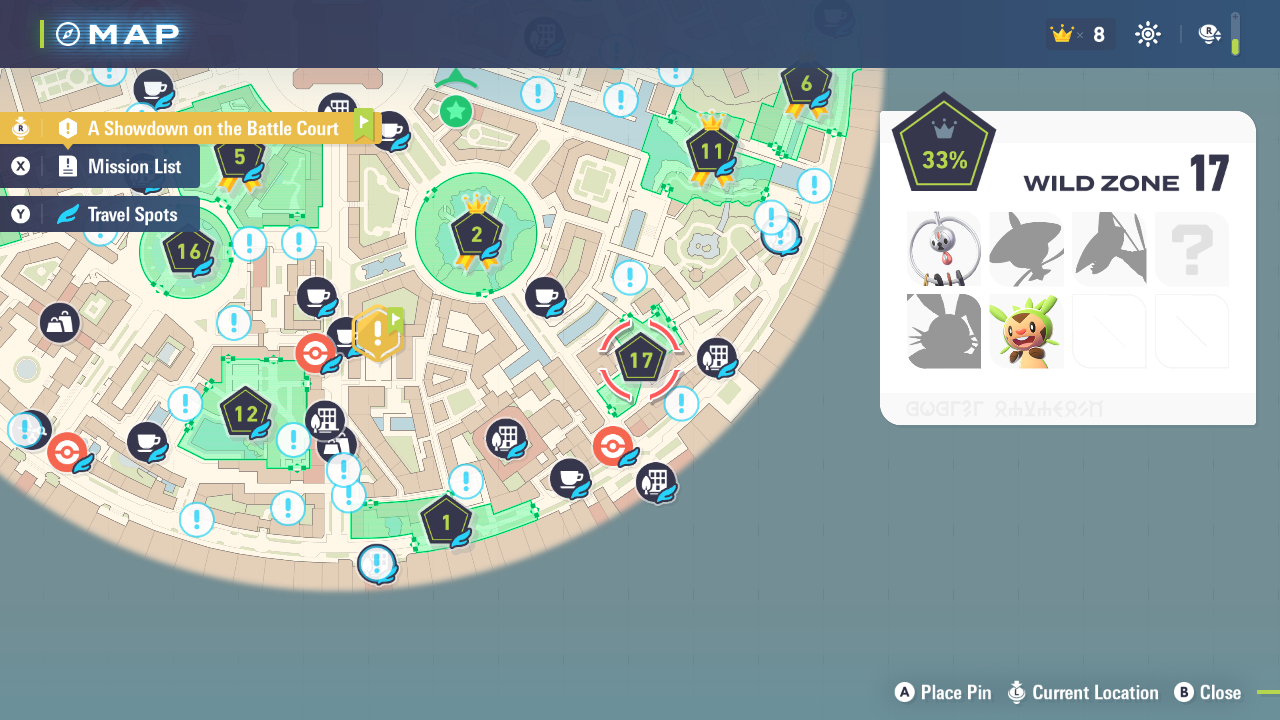Image resolution: width=1280 pixels, height=720 pixels.
Task: View the Klefki entry in Wild Zone panel
Action: coord(943,249)
